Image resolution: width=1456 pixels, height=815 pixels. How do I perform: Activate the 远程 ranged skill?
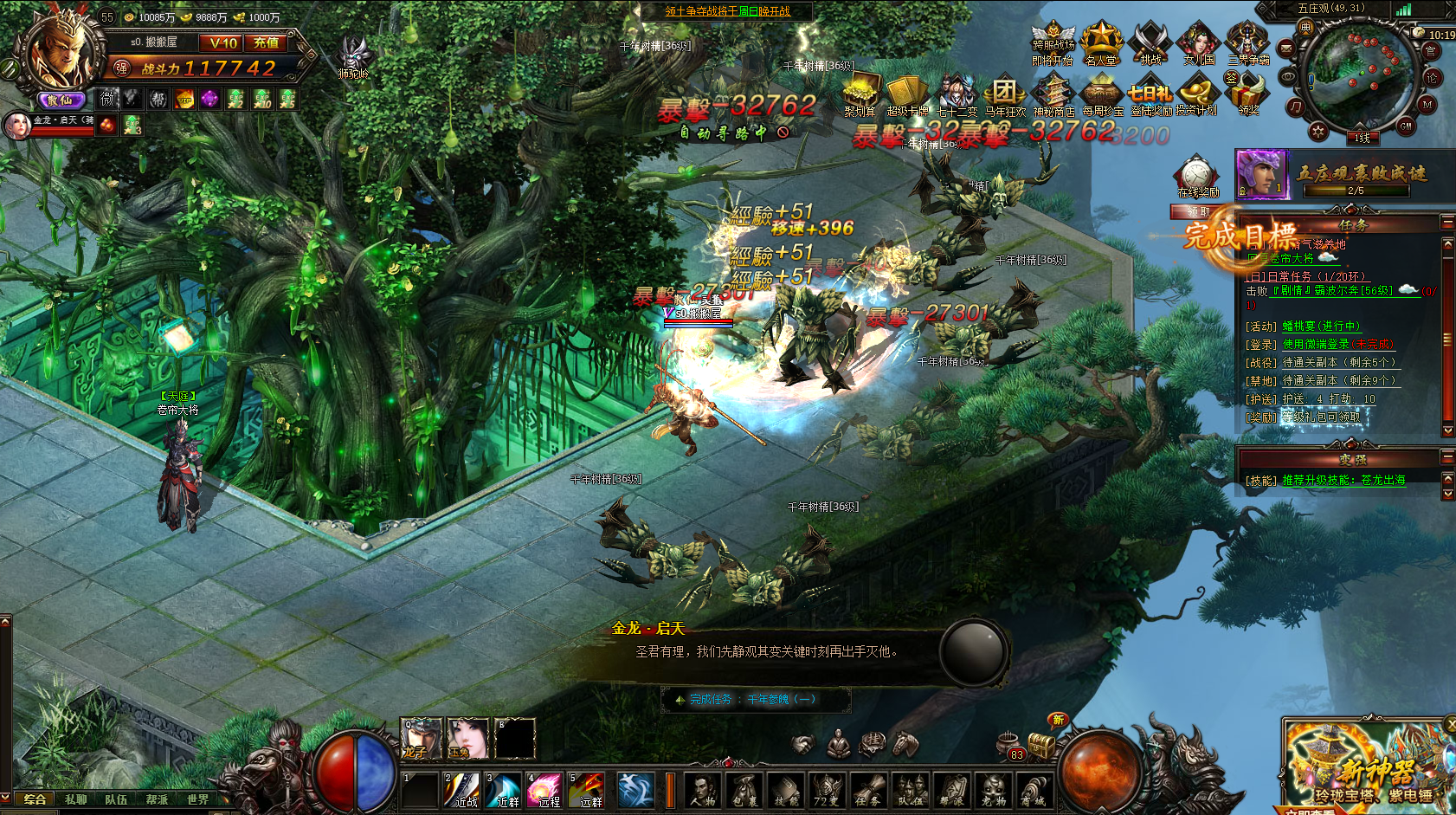[545, 789]
